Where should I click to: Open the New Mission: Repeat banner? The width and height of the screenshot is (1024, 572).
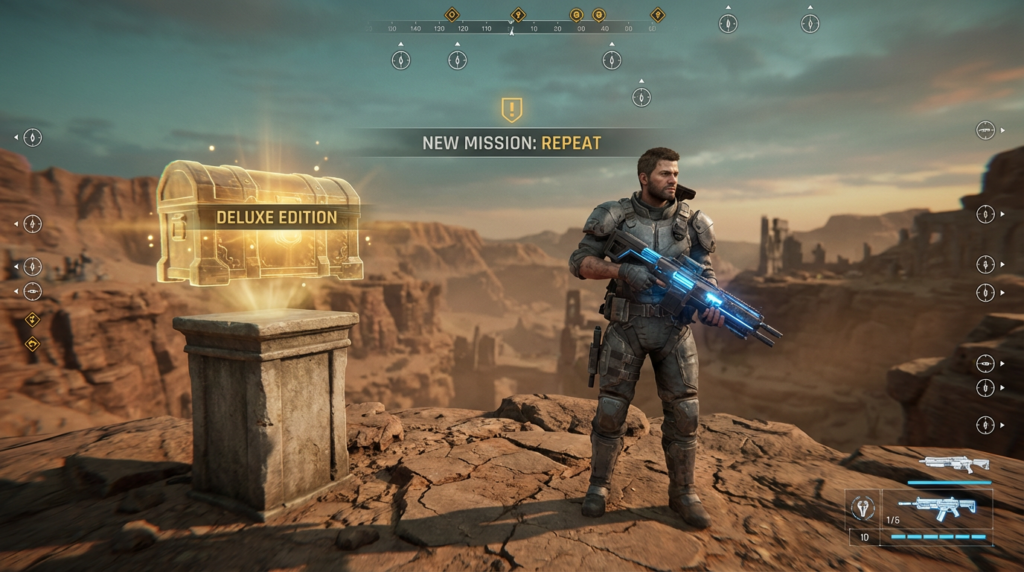coord(512,143)
